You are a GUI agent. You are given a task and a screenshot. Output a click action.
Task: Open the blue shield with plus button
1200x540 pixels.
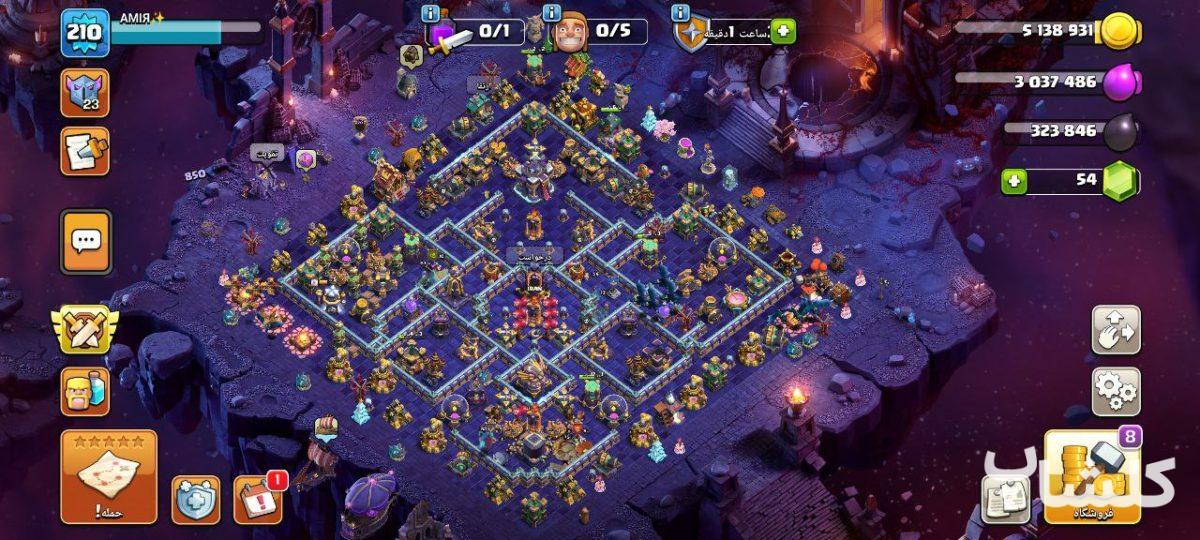pos(196,499)
